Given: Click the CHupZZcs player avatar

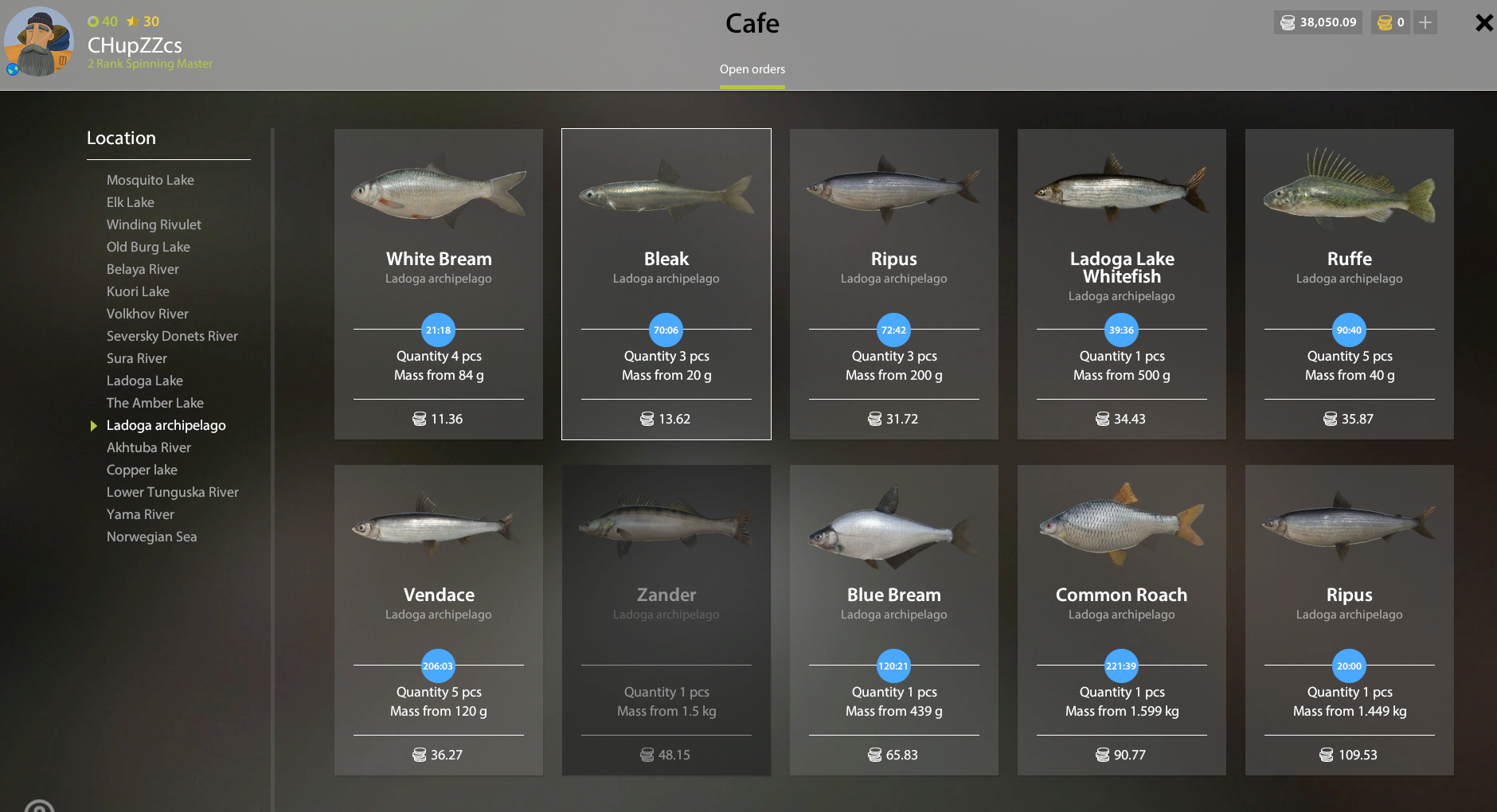Looking at the screenshot, I should (x=38, y=42).
